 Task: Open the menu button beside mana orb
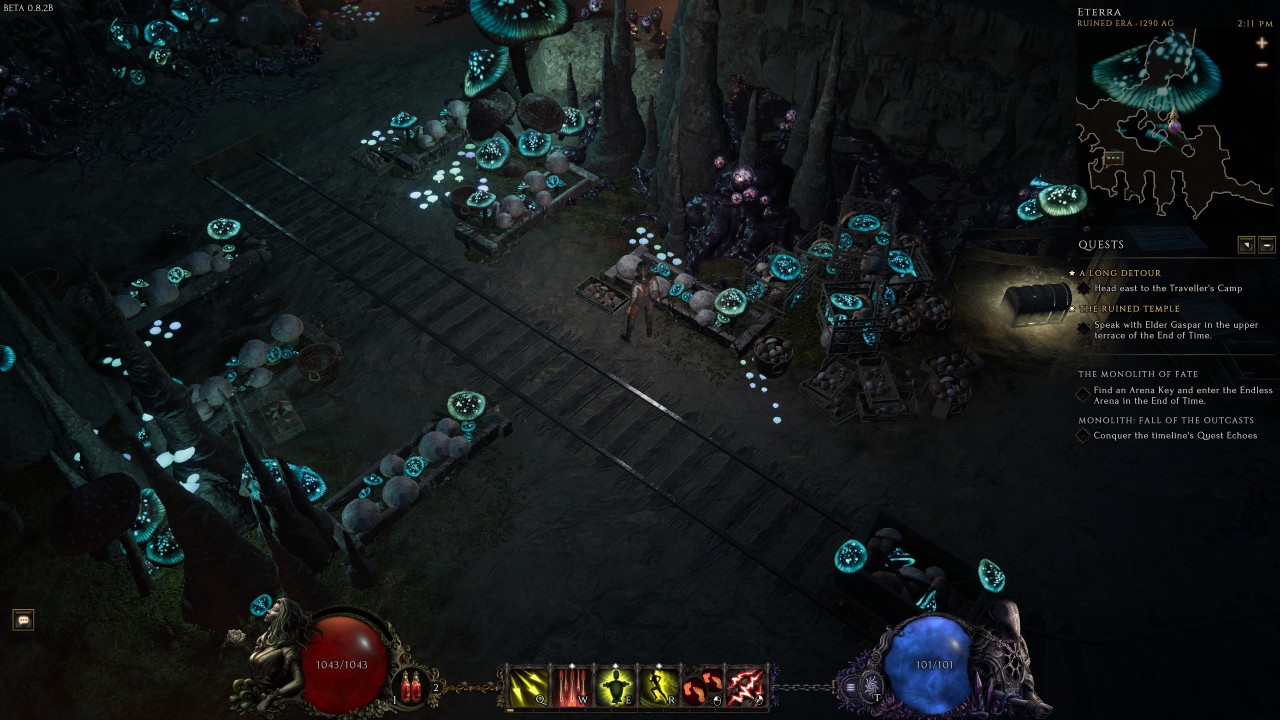(x=850, y=687)
